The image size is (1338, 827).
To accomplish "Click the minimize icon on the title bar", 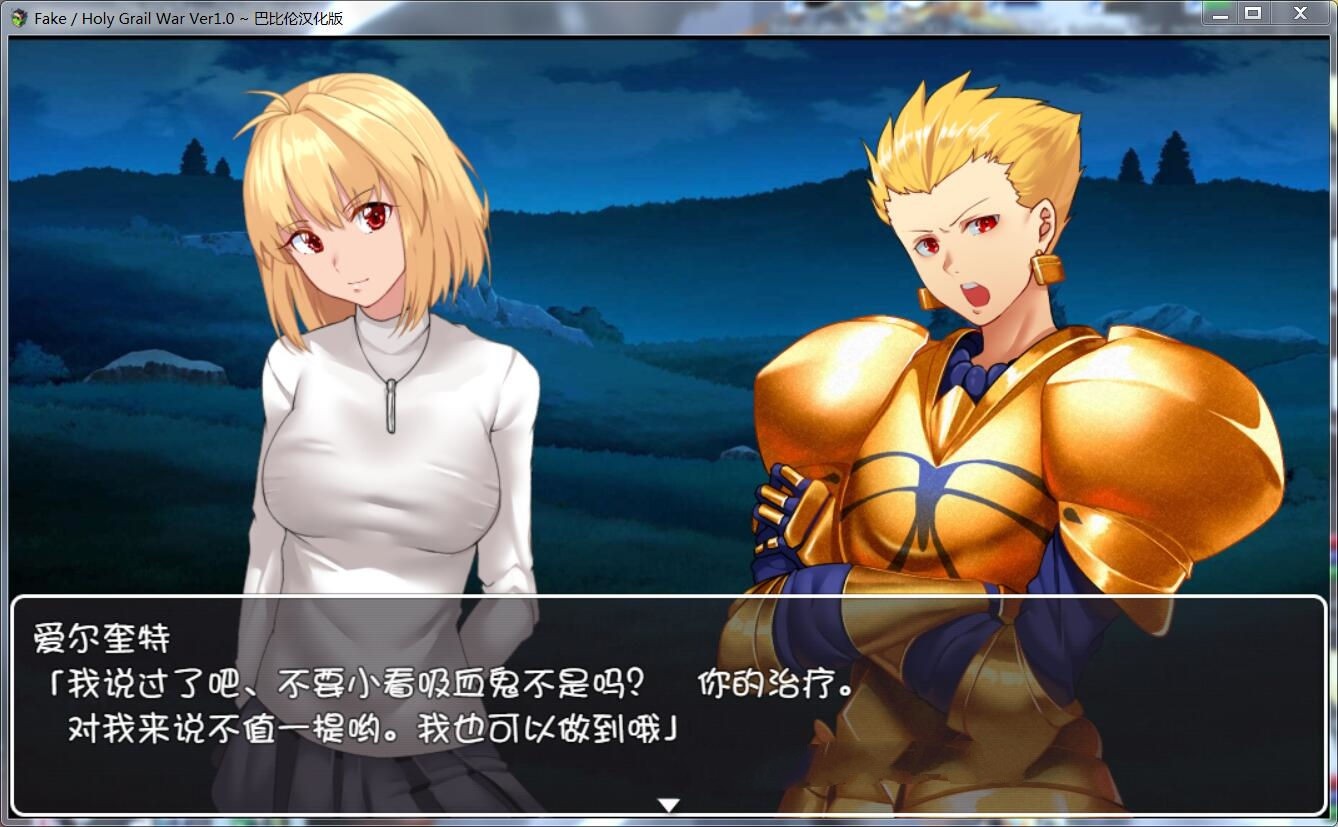I will [x=1219, y=13].
